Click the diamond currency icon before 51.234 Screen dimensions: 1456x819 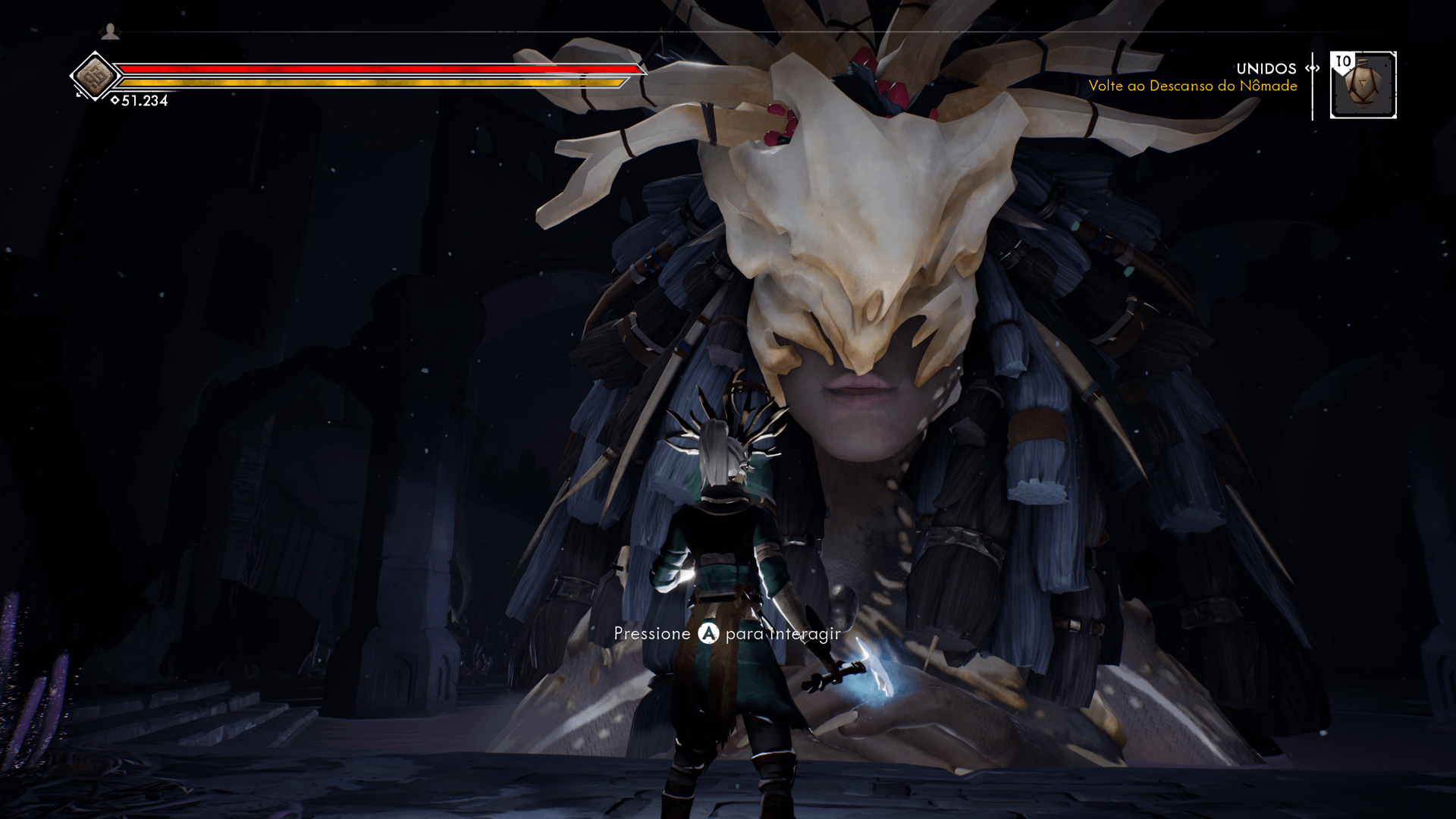(x=115, y=99)
